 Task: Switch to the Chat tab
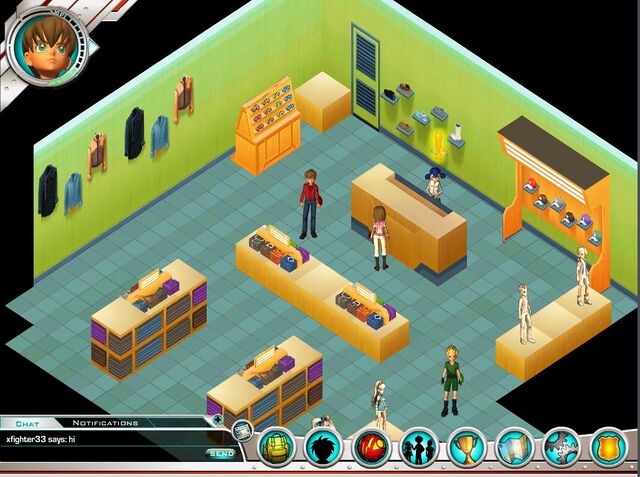tap(26, 423)
